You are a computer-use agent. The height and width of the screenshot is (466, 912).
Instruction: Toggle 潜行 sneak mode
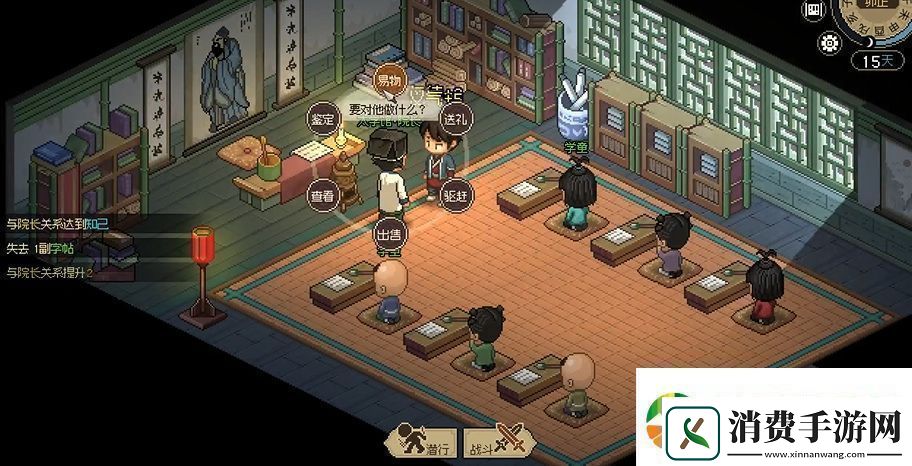(425, 441)
